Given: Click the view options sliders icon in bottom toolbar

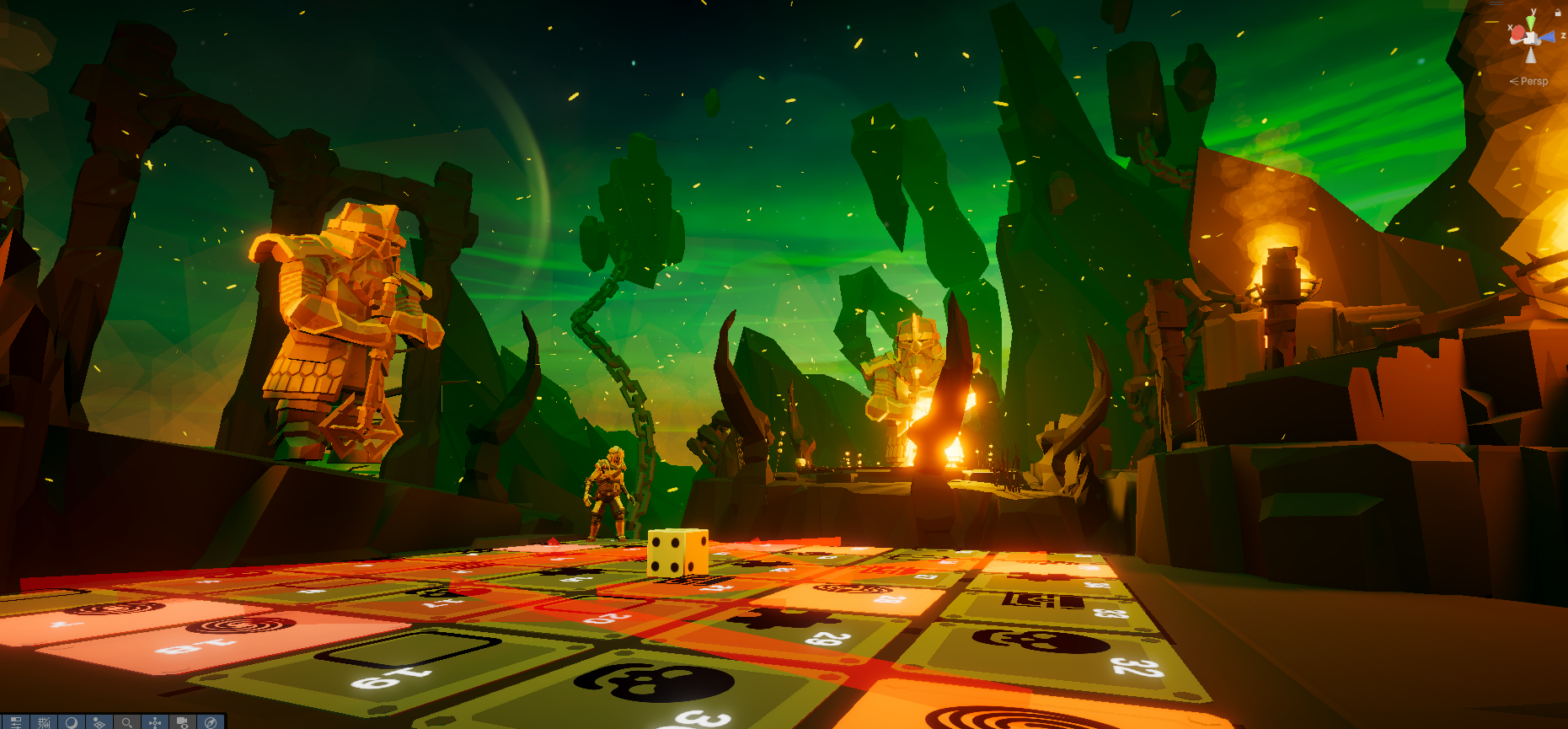Looking at the screenshot, I should (15, 722).
